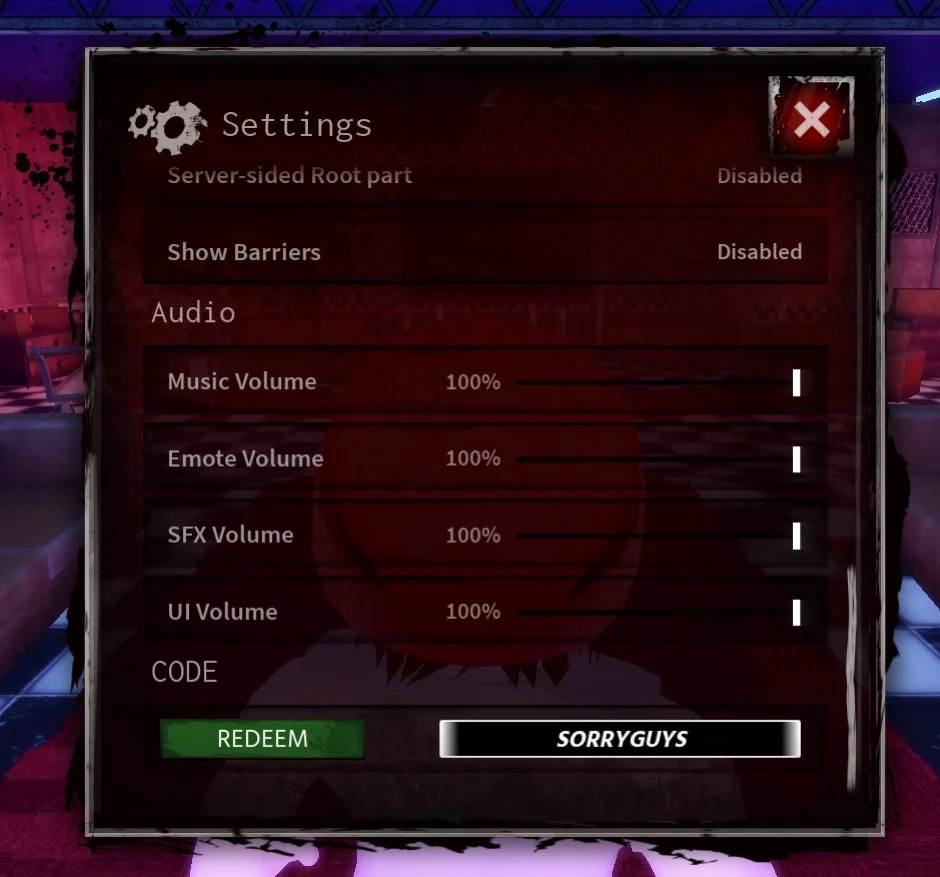Image resolution: width=940 pixels, height=877 pixels.
Task: Click the UI Volume slider handle
Action: (796, 612)
